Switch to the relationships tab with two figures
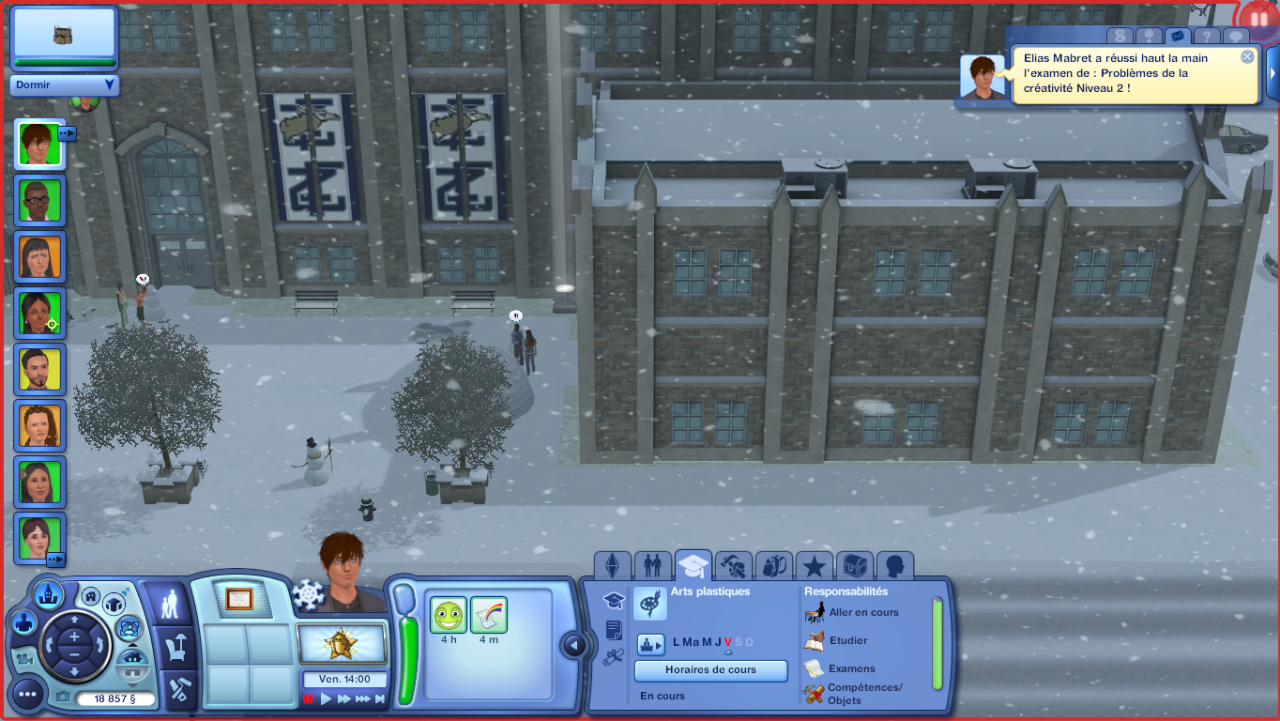The image size is (1280, 721). point(653,566)
